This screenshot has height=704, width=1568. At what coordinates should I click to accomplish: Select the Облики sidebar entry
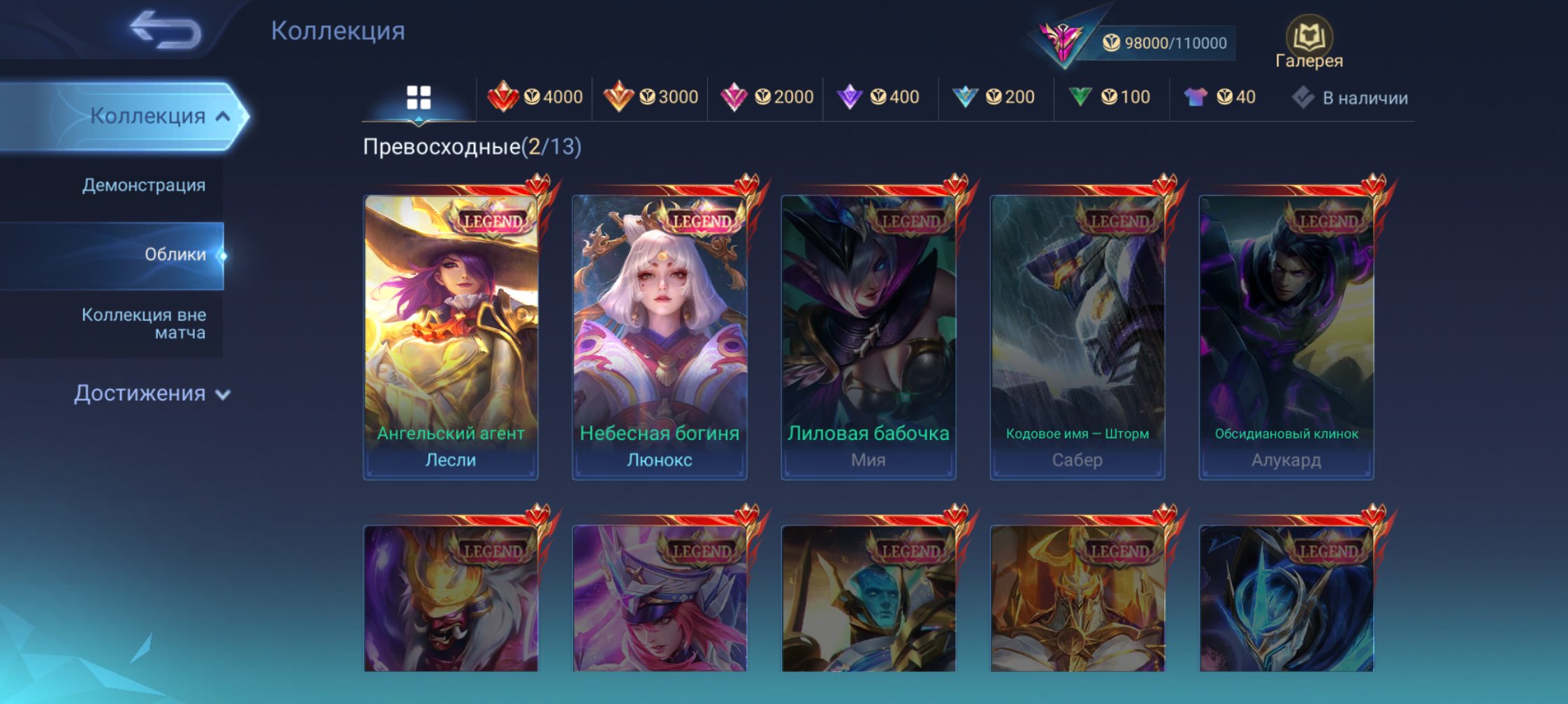175,254
